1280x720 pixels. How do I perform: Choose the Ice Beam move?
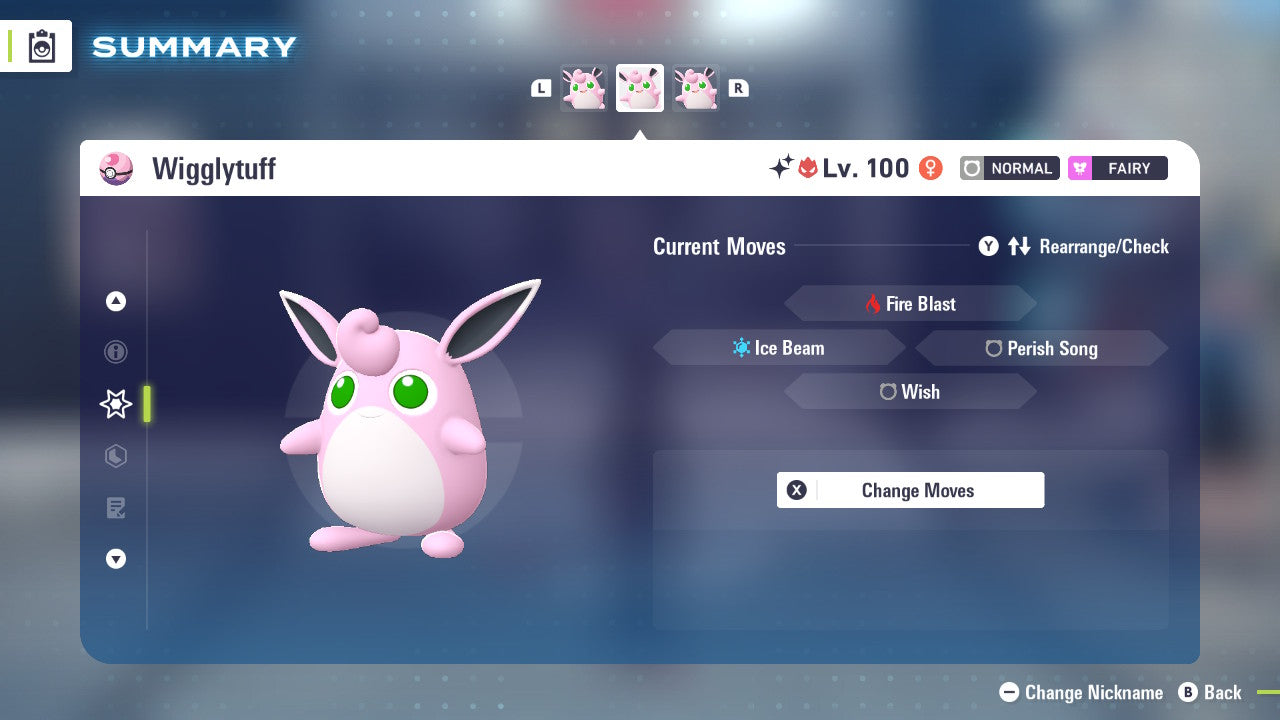[779, 348]
